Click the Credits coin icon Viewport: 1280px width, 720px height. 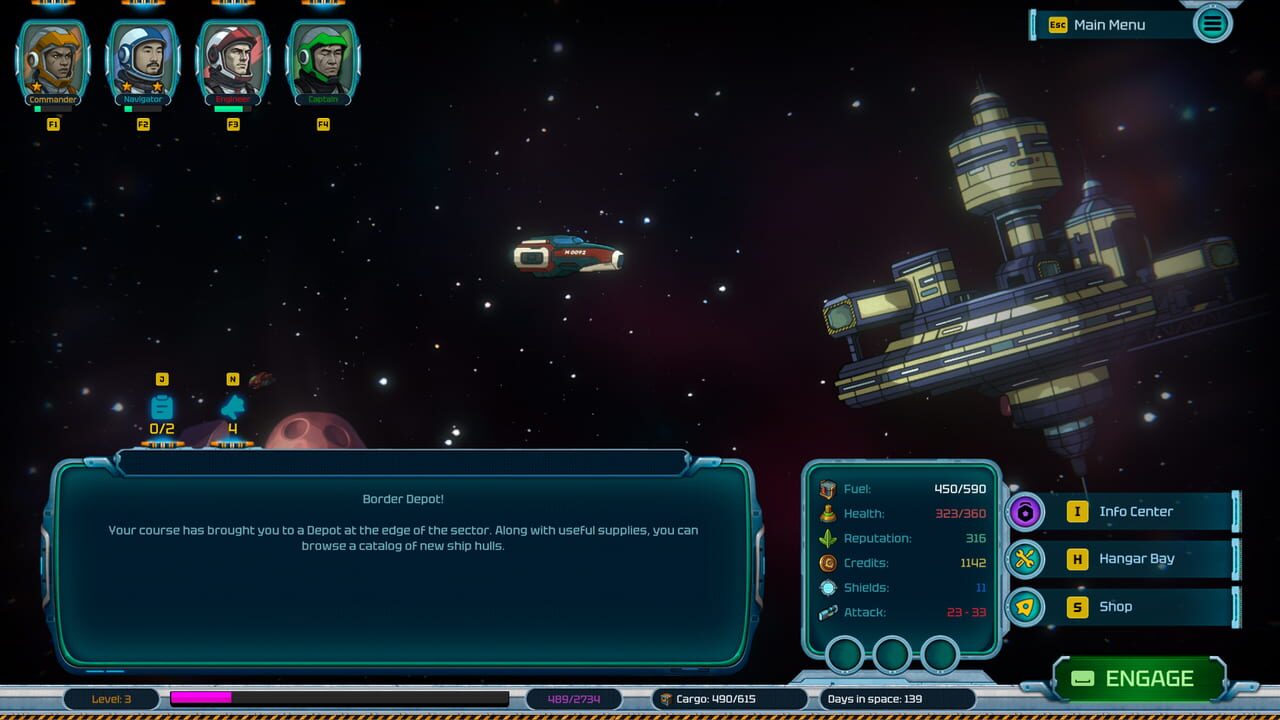[x=827, y=562]
